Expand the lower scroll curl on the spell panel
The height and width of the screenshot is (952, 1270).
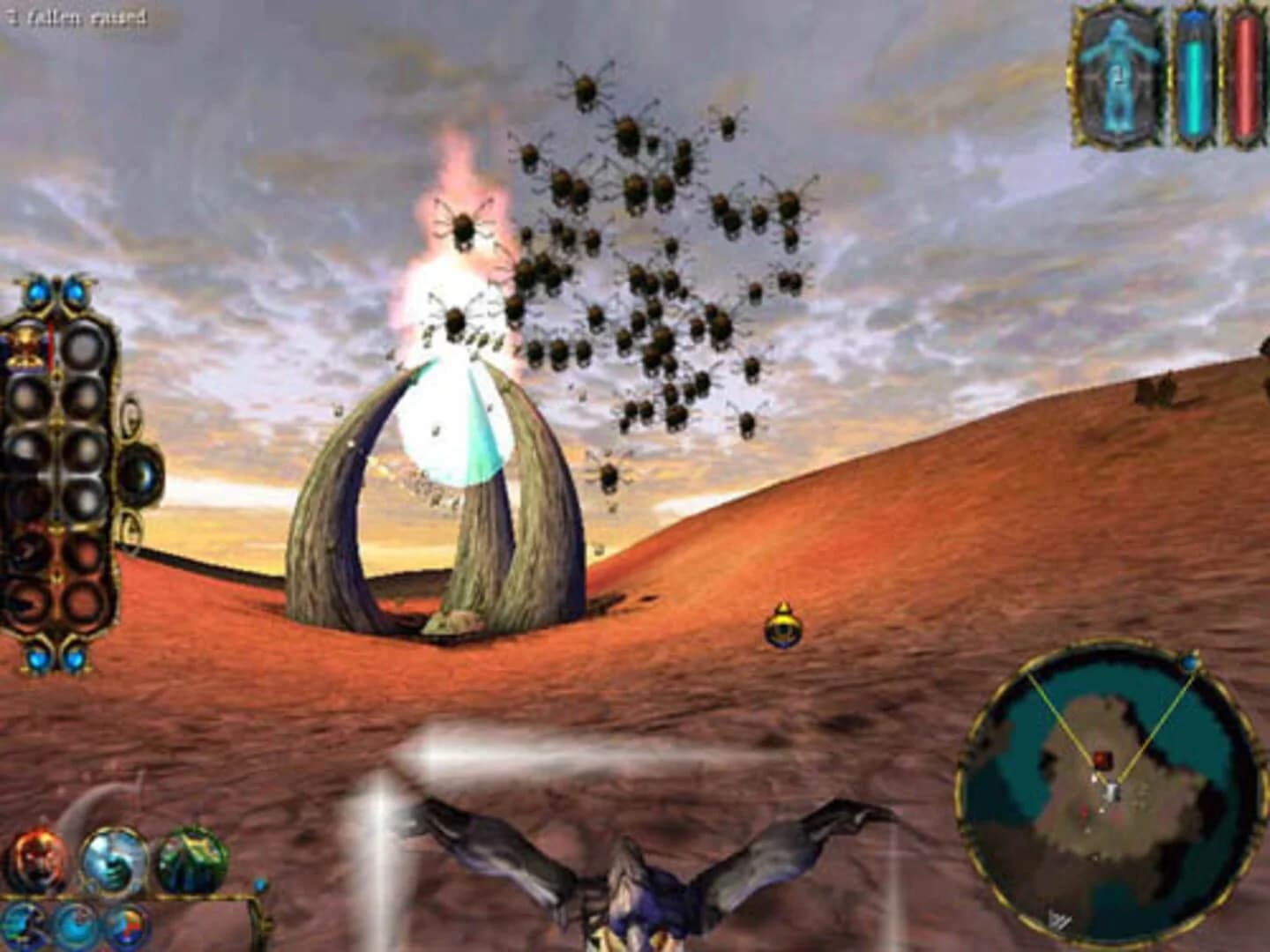pyautogui.click(x=131, y=527)
